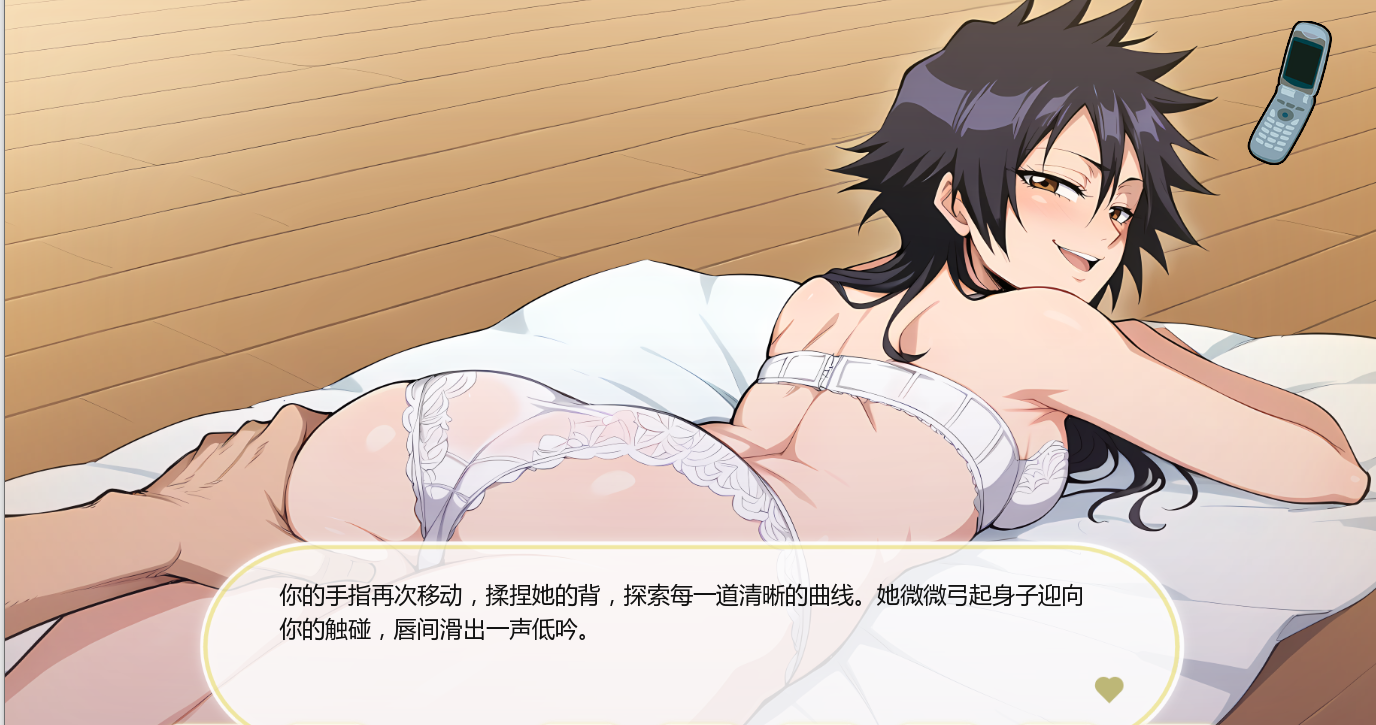This screenshot has height=725, width=1376.
Task: Click the phone's earpiece speaker
Action: pos(1310,34)
